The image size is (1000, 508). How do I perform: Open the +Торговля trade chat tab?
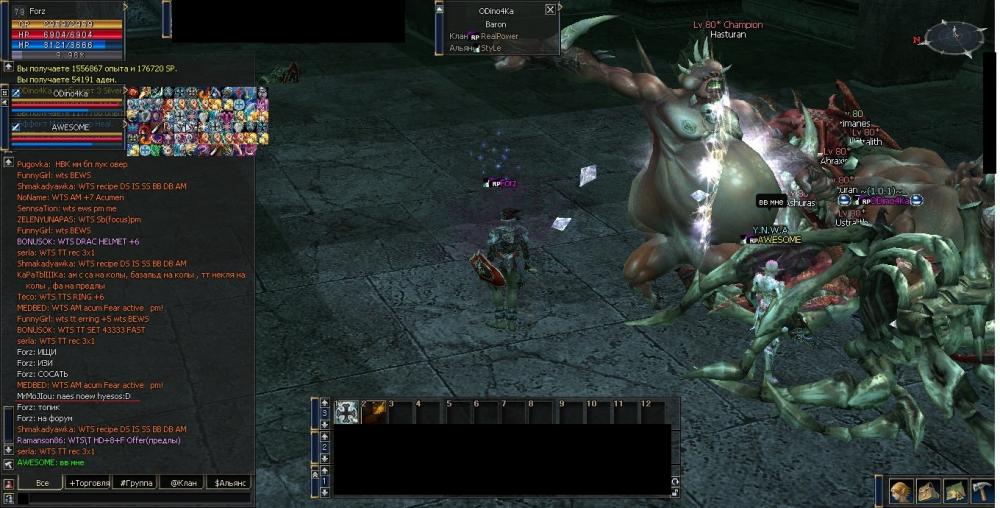point(90,483)
